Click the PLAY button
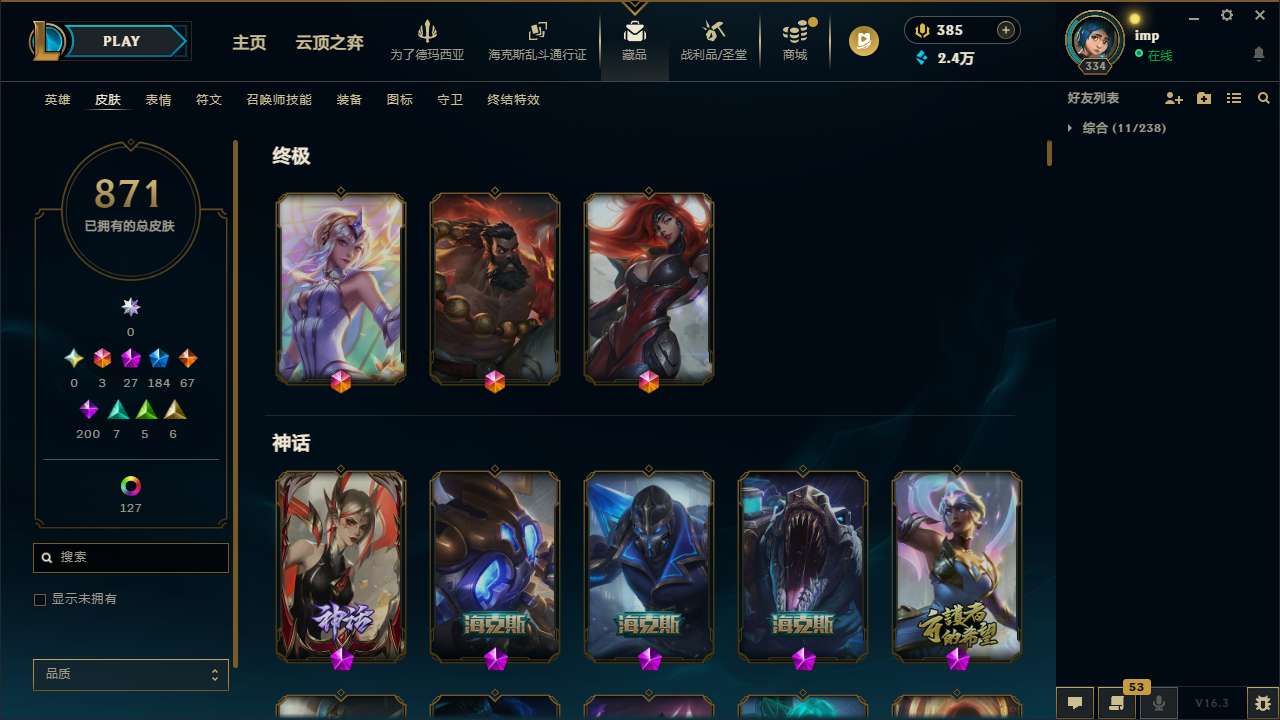This screenshot has height=720, width=1280. (x=121, y=41)
